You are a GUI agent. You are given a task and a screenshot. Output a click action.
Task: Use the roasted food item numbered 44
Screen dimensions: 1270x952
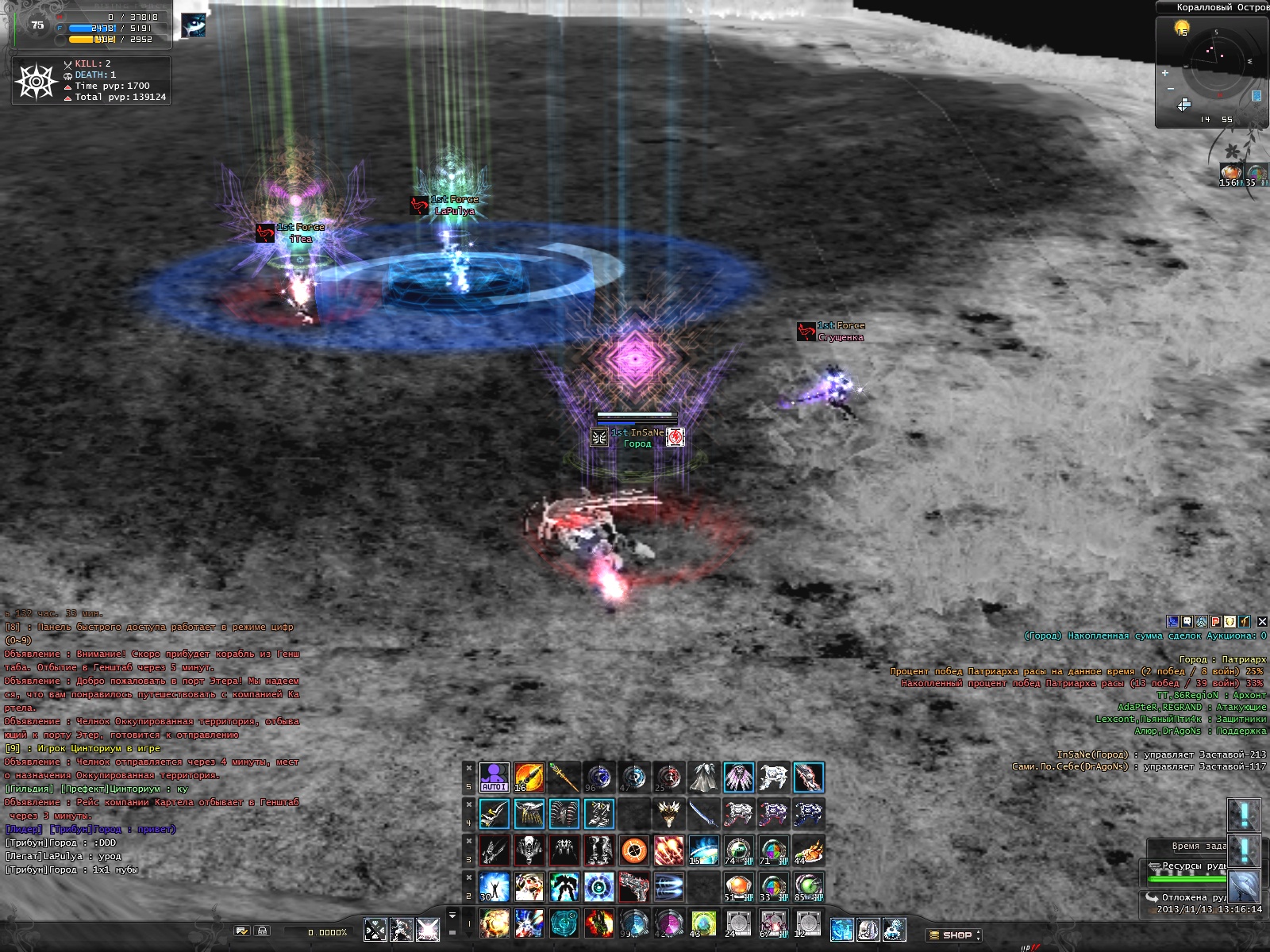coord(808,850)
